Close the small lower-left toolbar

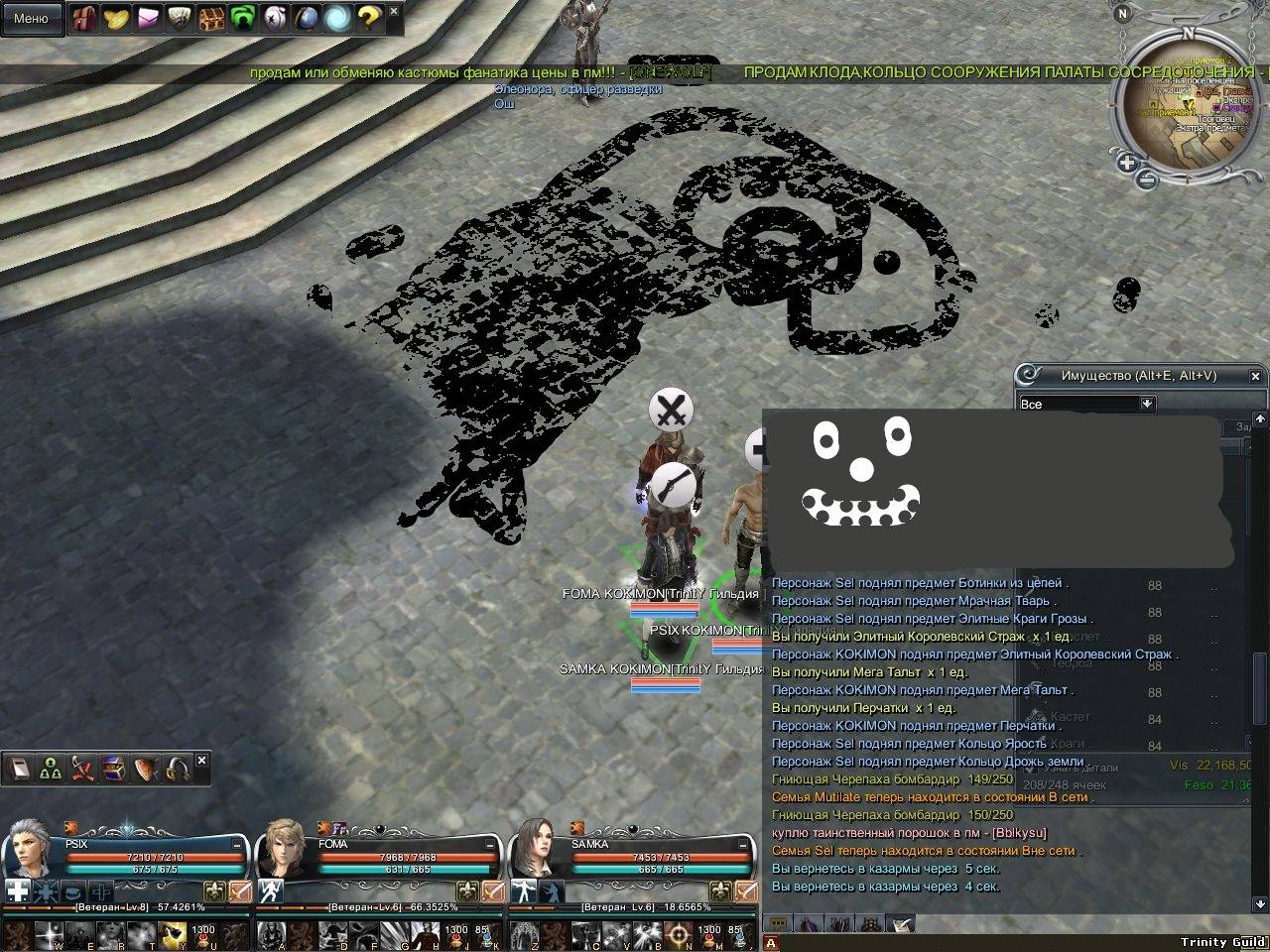click(202, 761)
